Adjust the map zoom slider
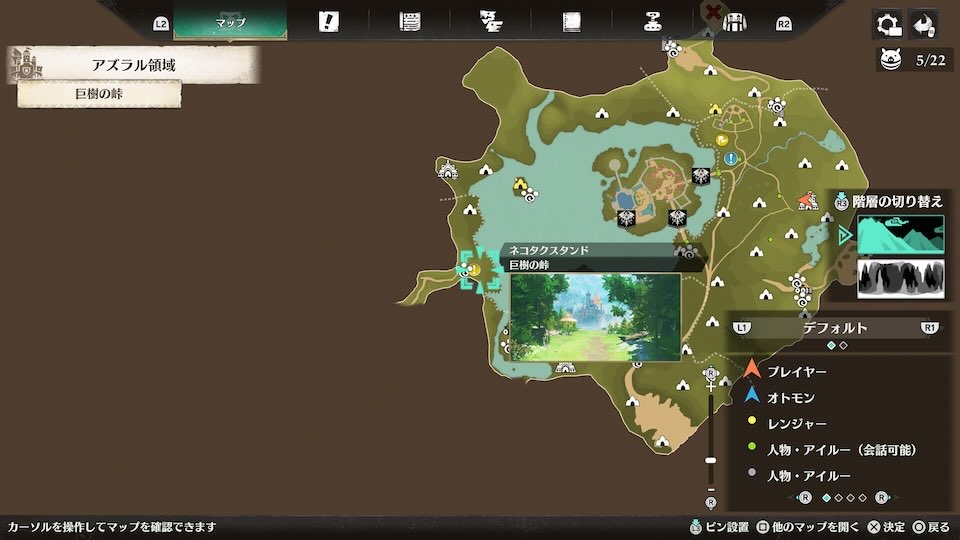 (711, 460)
